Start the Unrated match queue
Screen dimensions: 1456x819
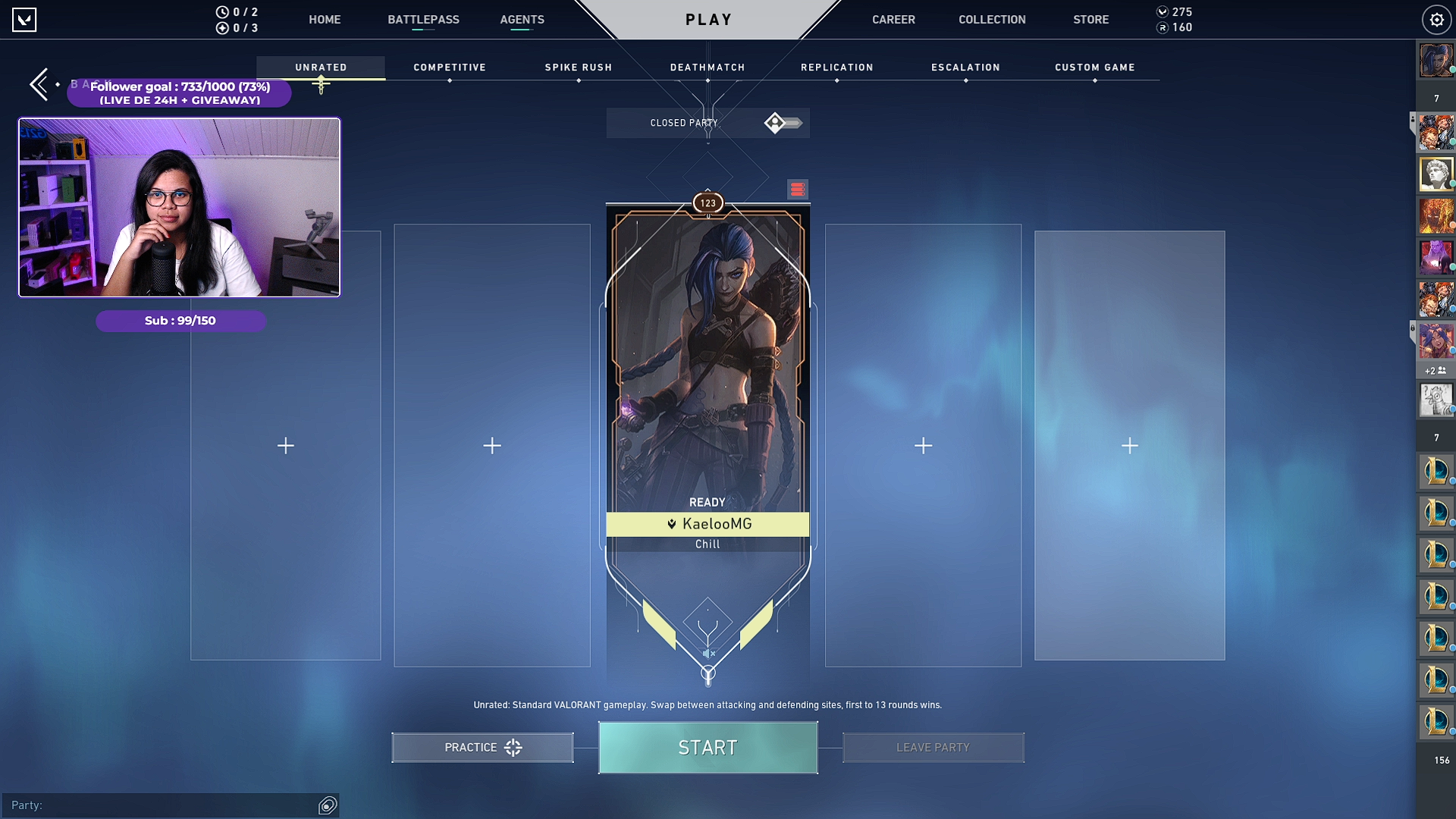pyautogui.click(x=708, y=748)
